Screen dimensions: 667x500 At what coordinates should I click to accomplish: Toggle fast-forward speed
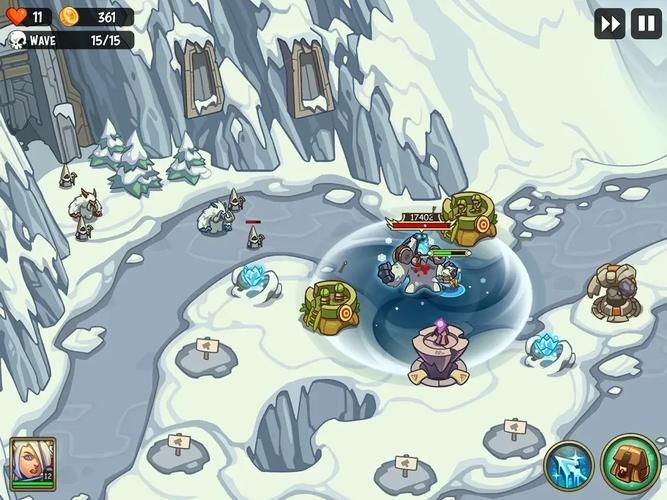click(x=610, y=23)
